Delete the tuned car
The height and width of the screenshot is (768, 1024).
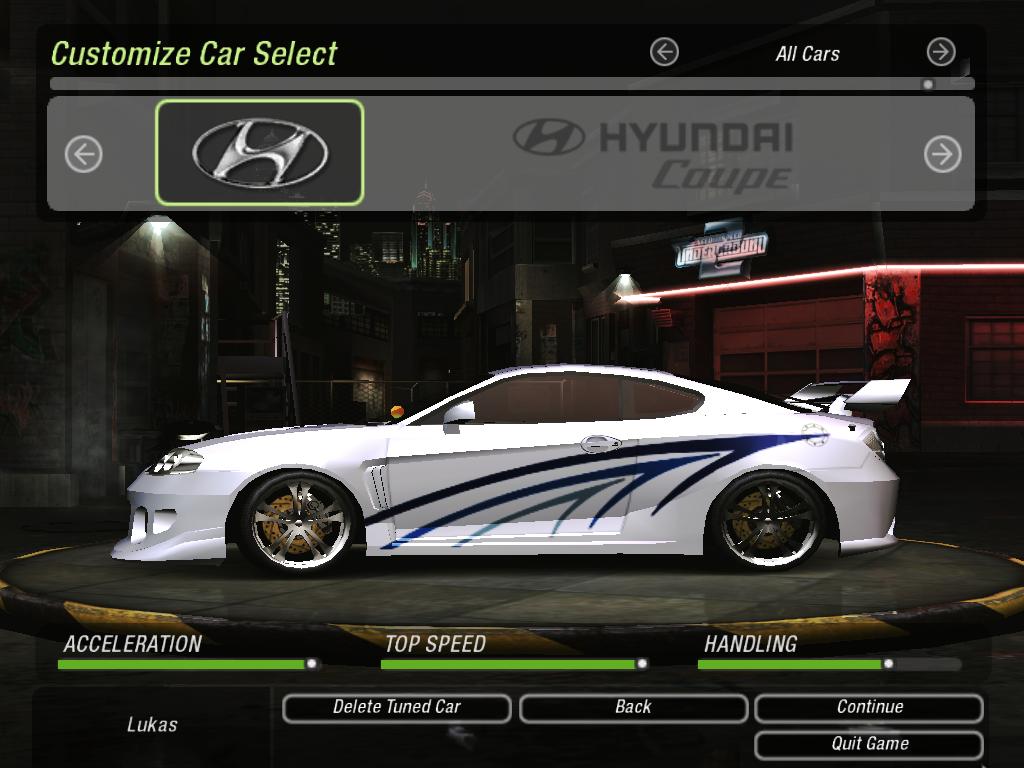pyautogui.click(x=397, y=707)
